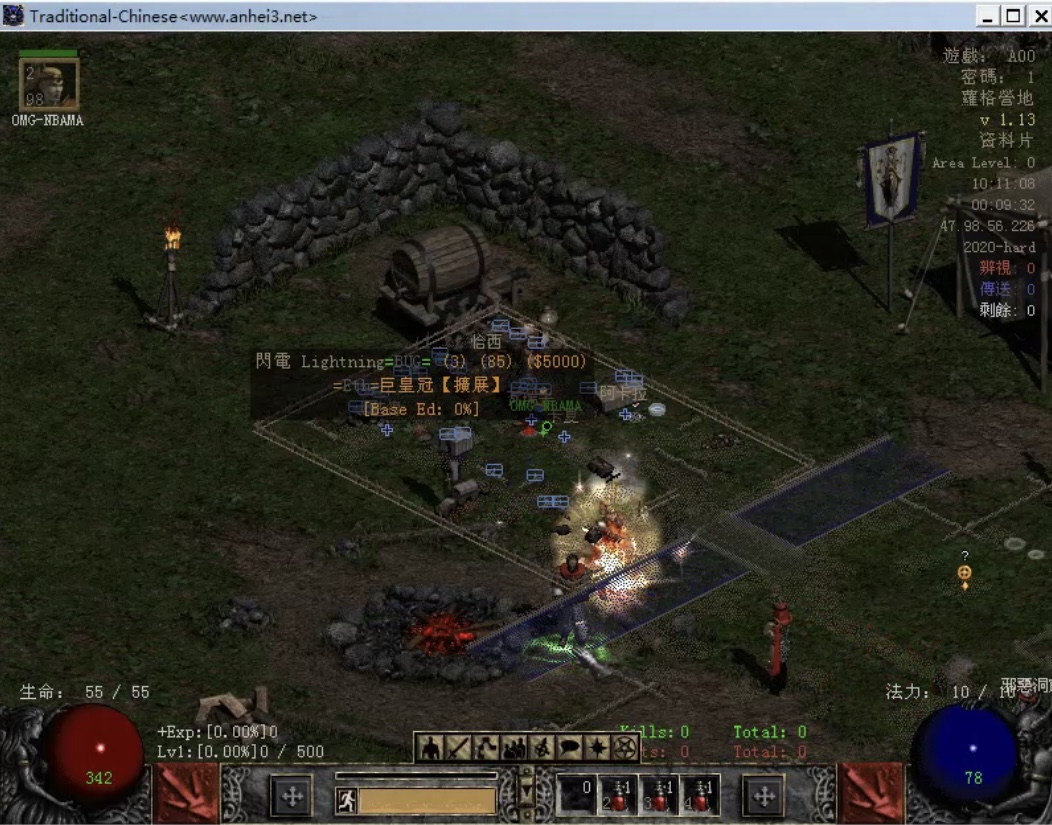Image resolution: width=1052 pixels, height=825 pixels.
Task: Use the health potion in belt slot 3
Action: 660,795
